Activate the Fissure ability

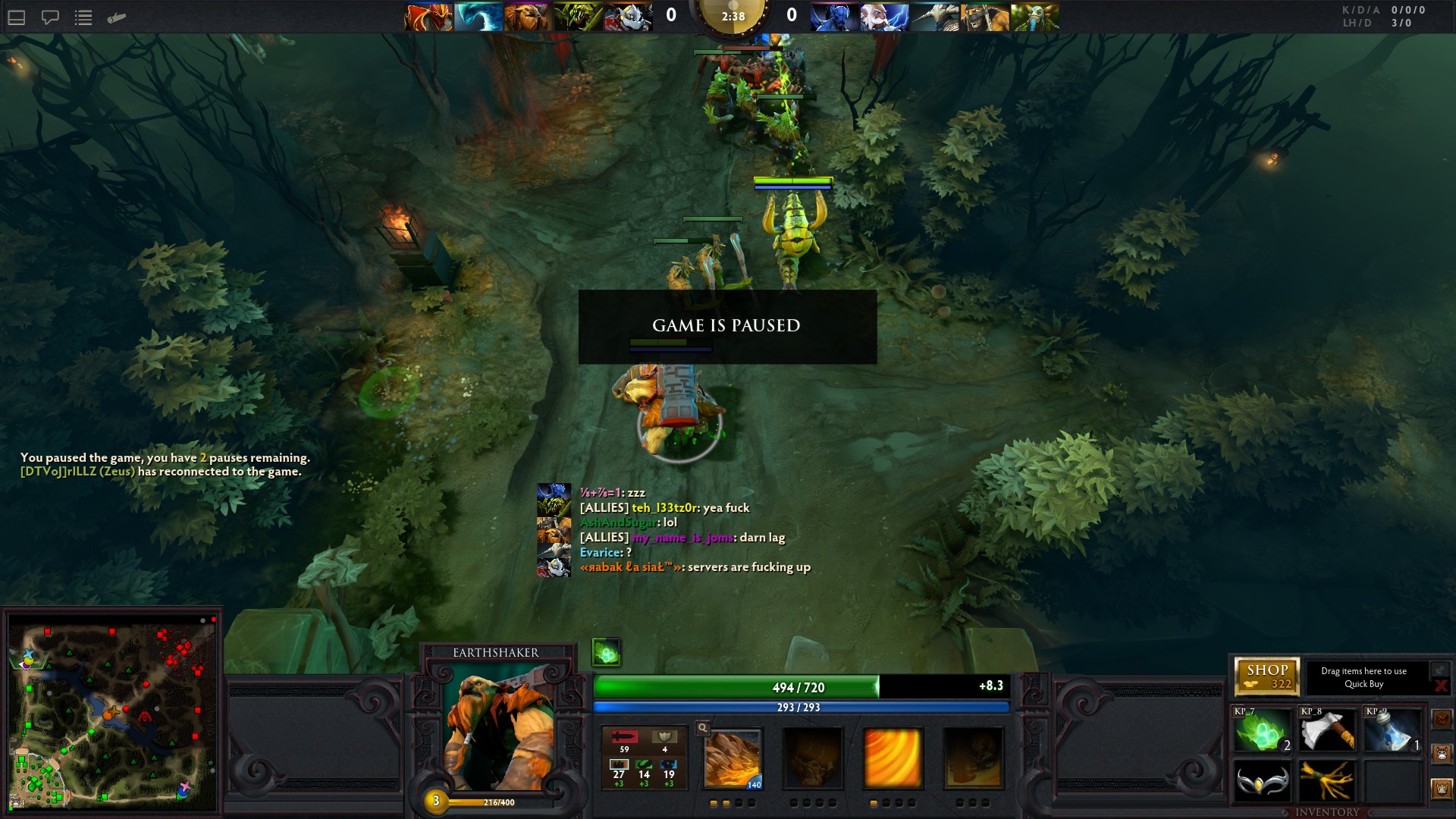733,758
